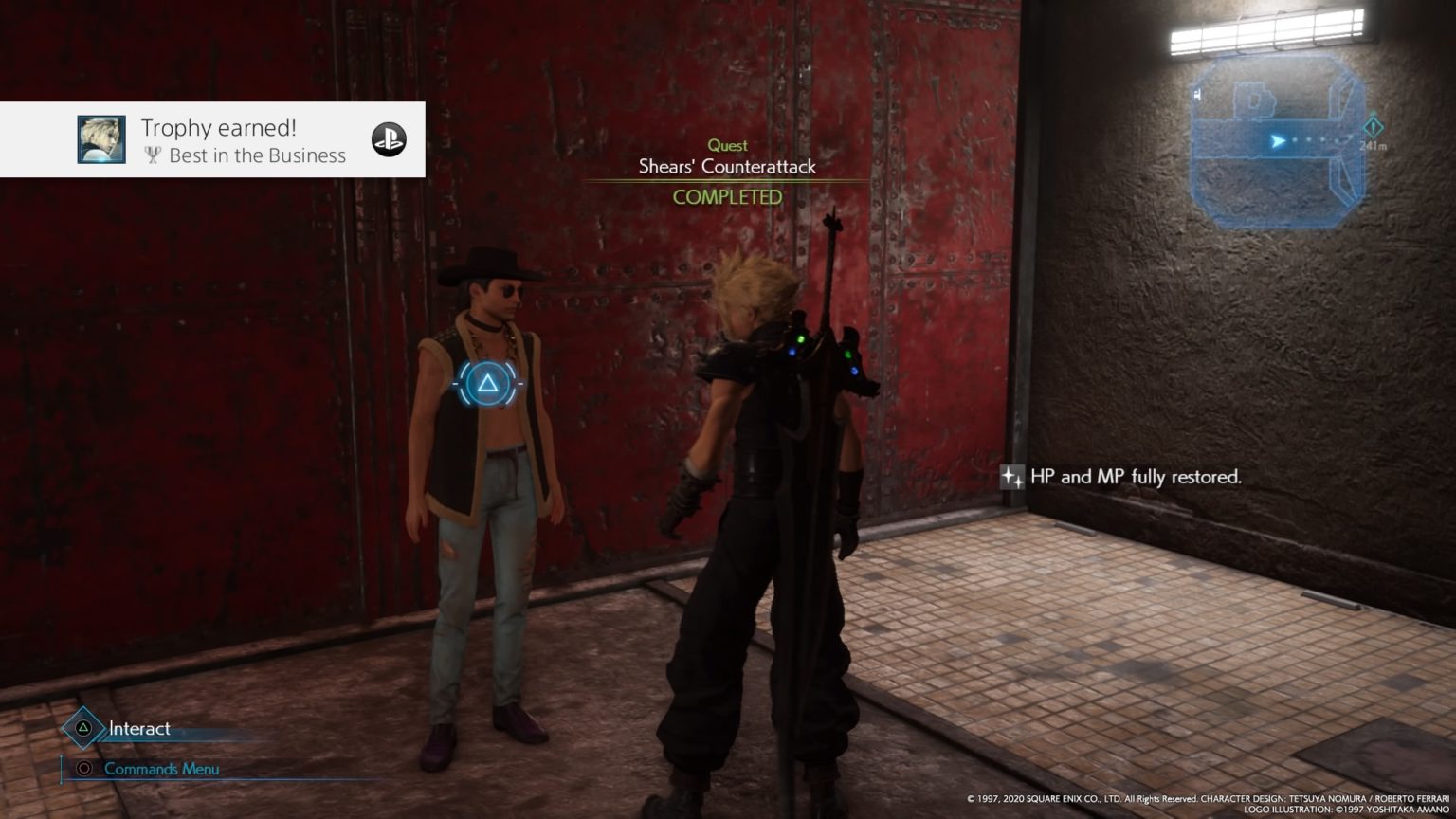This screenshot has width=1456, height=819.
Task: Toggle the glowing triangle interact prompt on the NPC
Action: (485, 383)
